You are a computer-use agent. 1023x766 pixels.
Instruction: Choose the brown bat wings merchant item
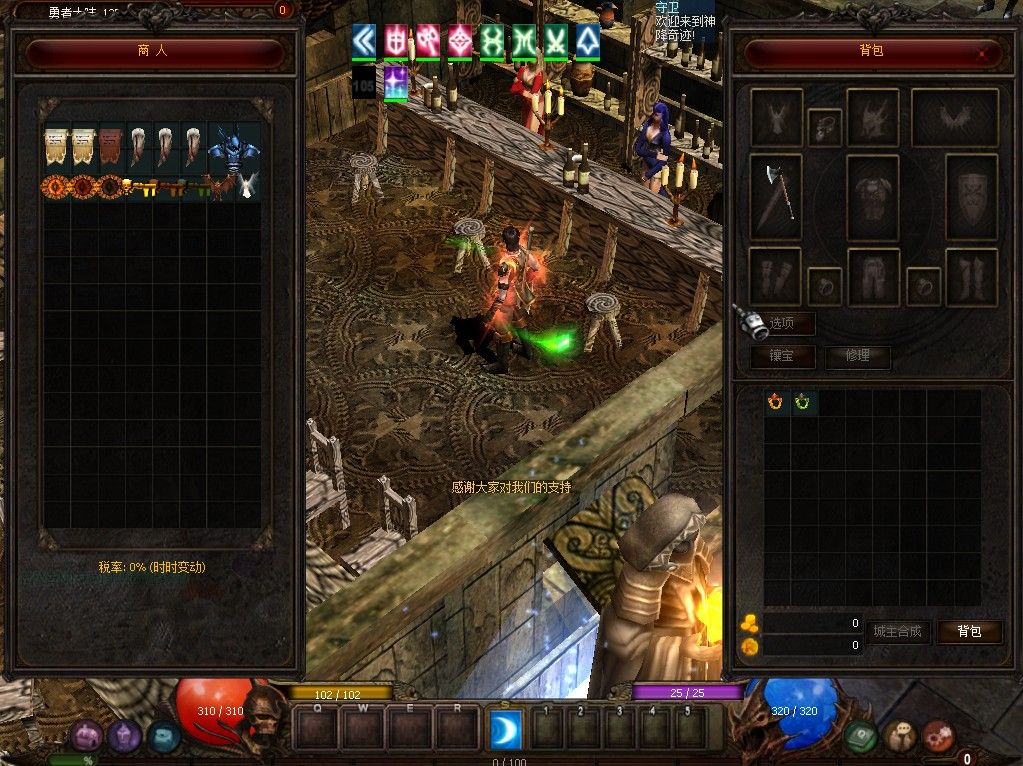(x=218, y=187)
